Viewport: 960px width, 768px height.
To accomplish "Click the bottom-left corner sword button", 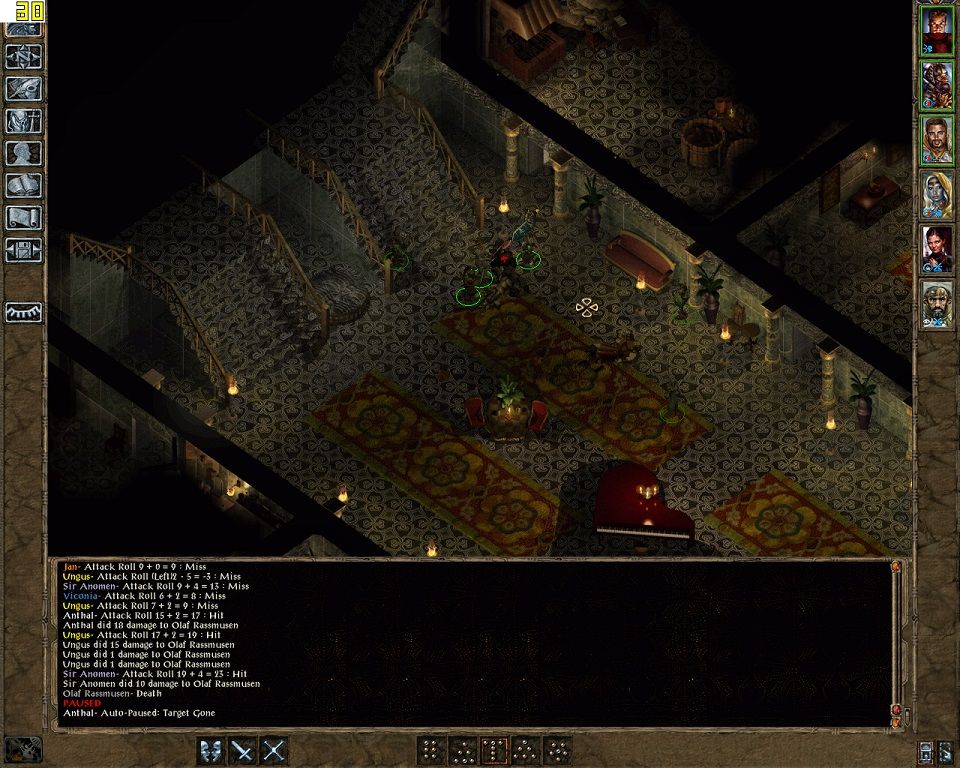I will click(23, 749).
